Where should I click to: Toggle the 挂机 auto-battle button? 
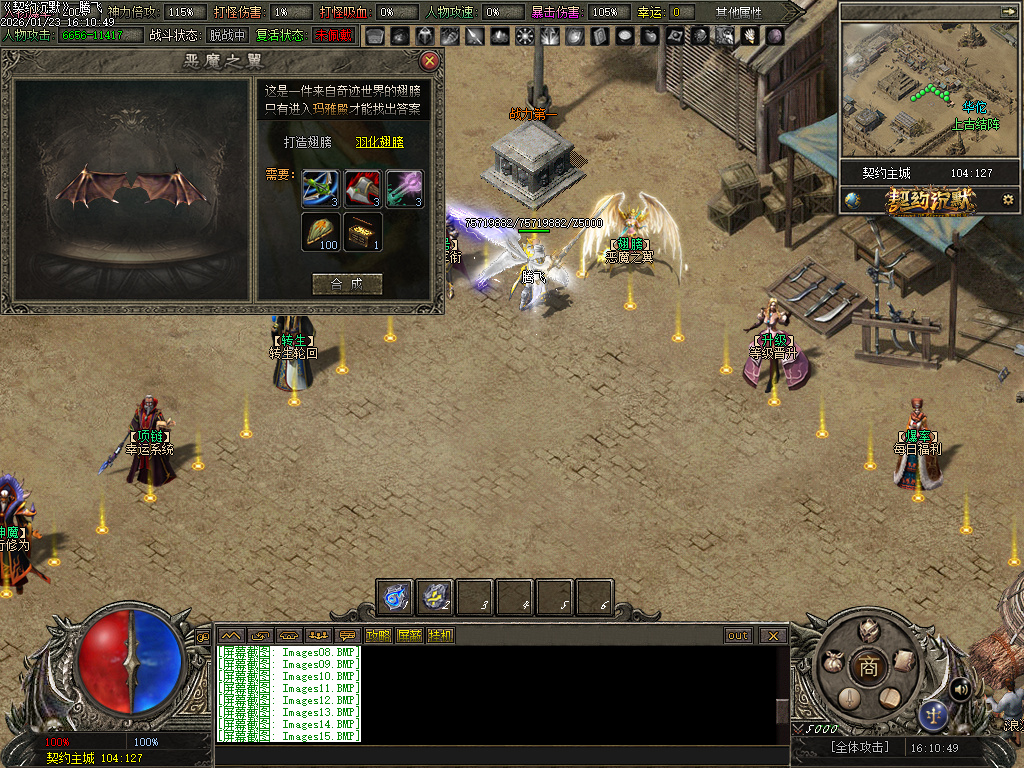click(x=440, y=635)
